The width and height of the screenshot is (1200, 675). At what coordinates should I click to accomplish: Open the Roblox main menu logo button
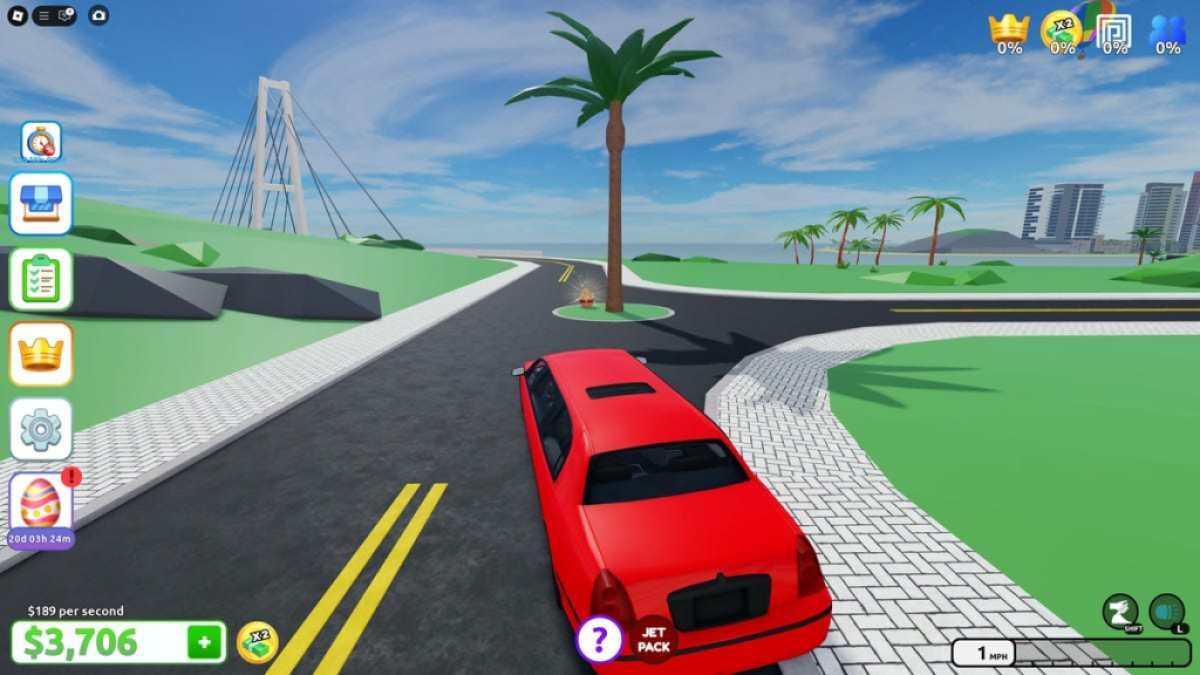[17, 15]
